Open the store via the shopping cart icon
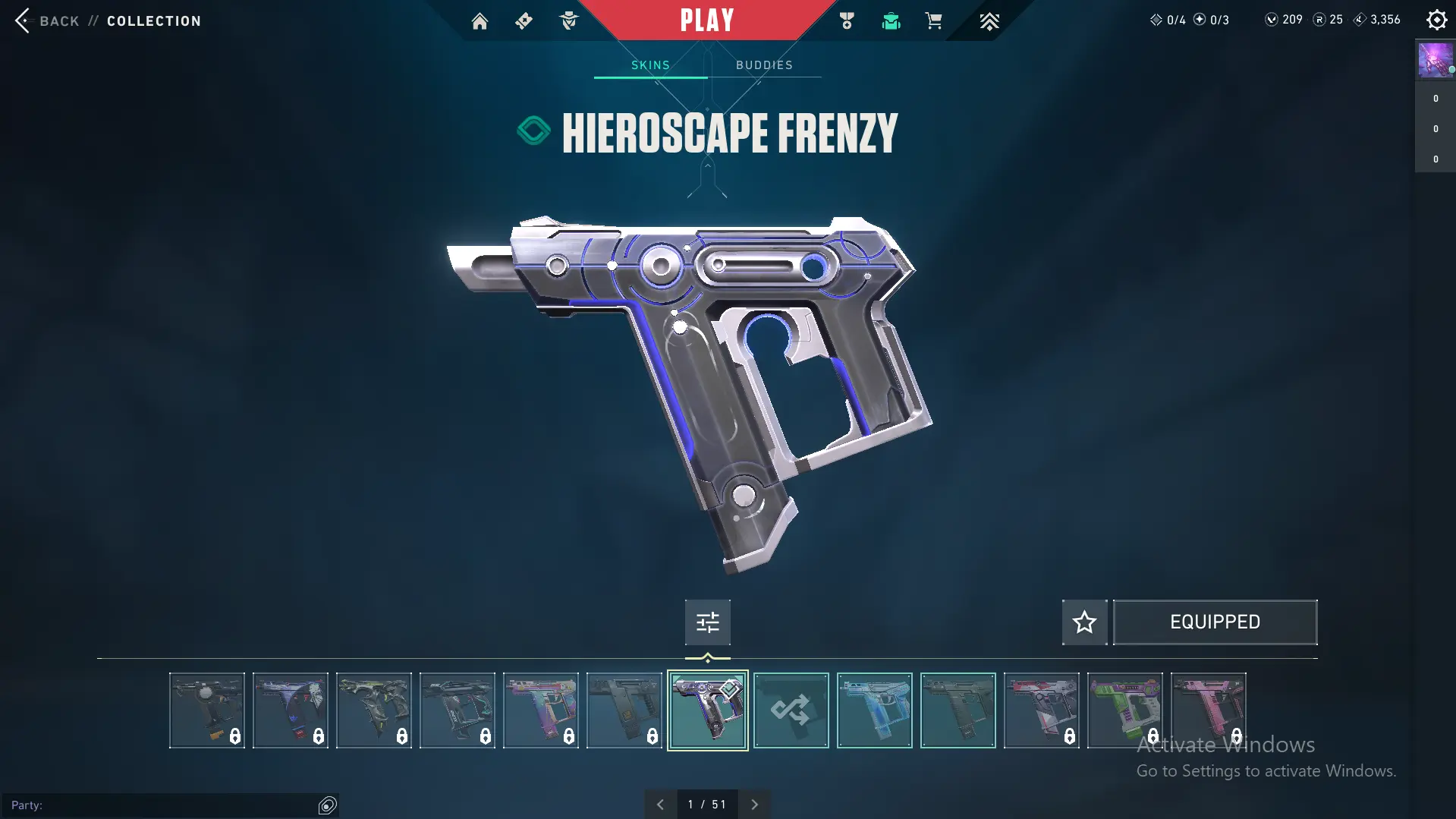The height and width of the screenshot is (819, 1456). click(933, 21)
